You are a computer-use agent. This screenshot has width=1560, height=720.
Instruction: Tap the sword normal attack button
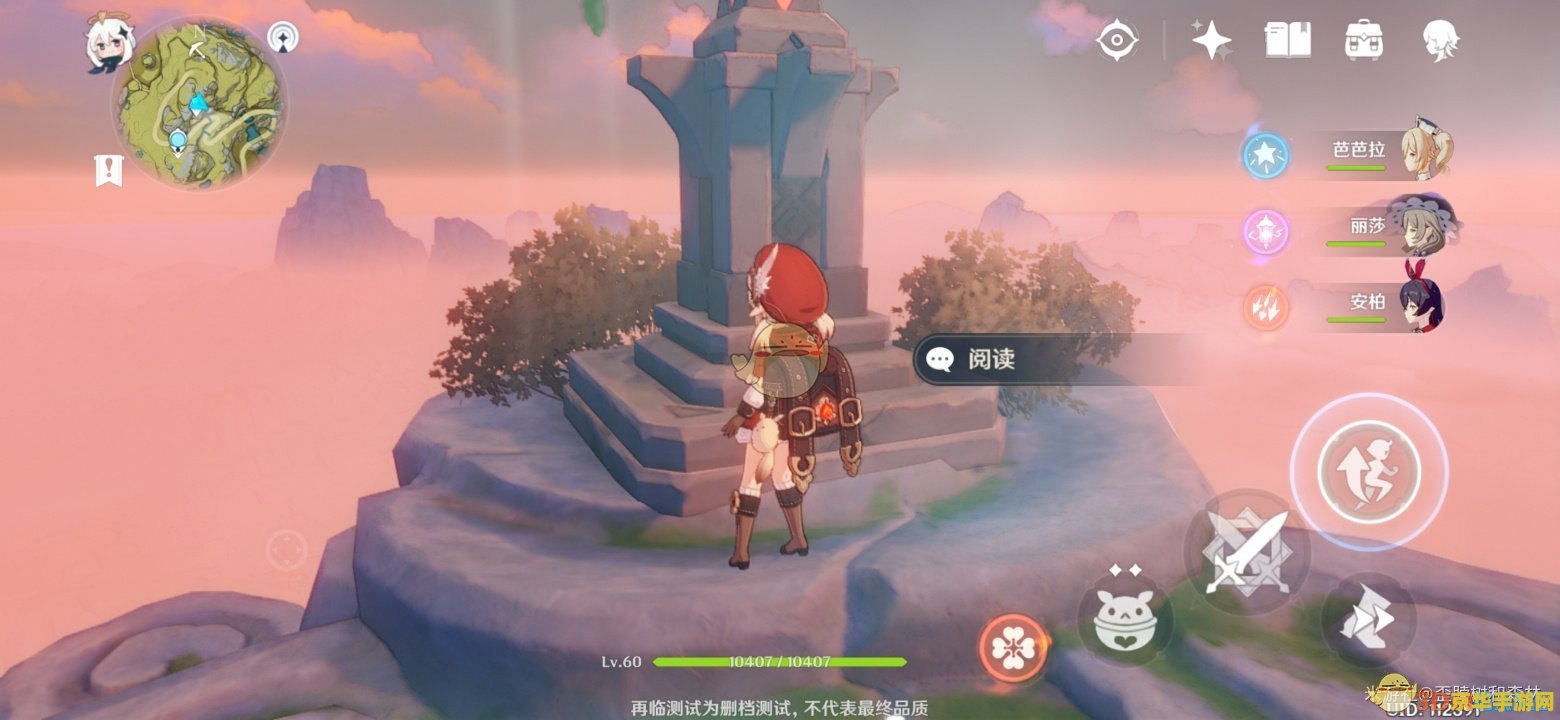1245,550
